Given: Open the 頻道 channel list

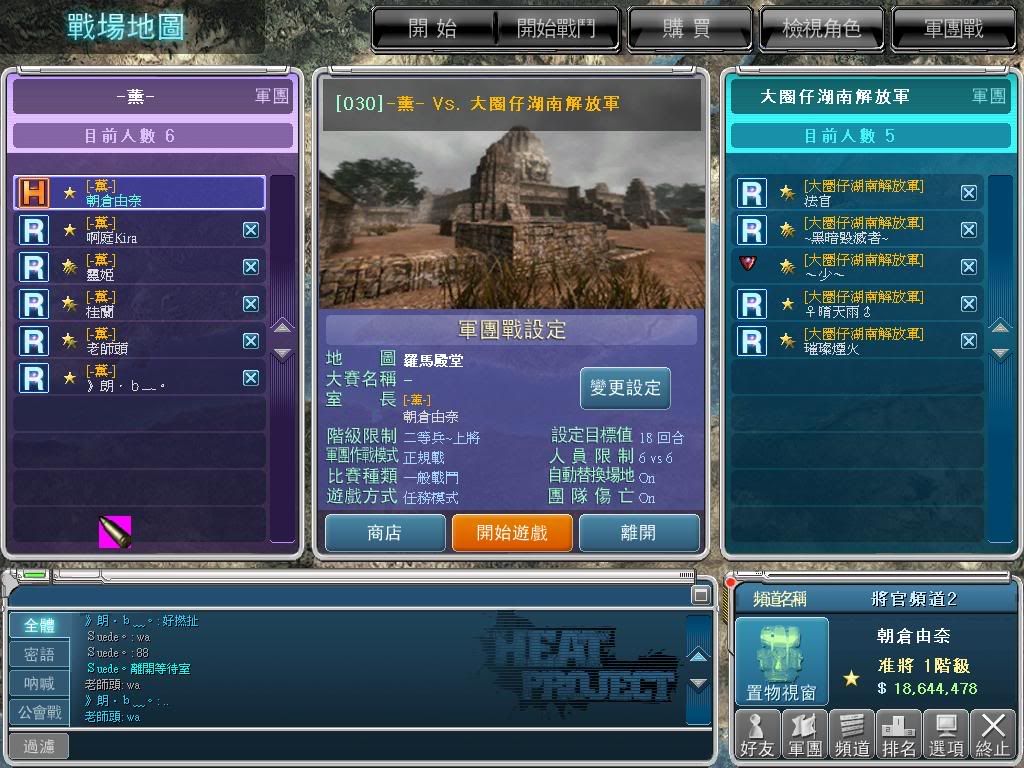Looking at the screenshot, I should (x=852, y=735).
